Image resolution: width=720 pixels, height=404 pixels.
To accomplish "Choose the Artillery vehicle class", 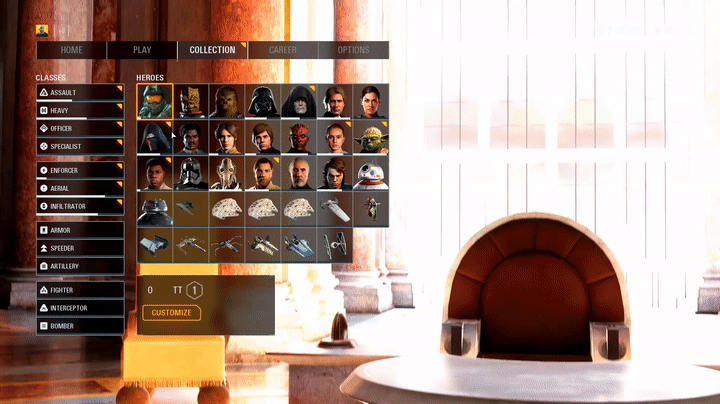I will 80,266.
